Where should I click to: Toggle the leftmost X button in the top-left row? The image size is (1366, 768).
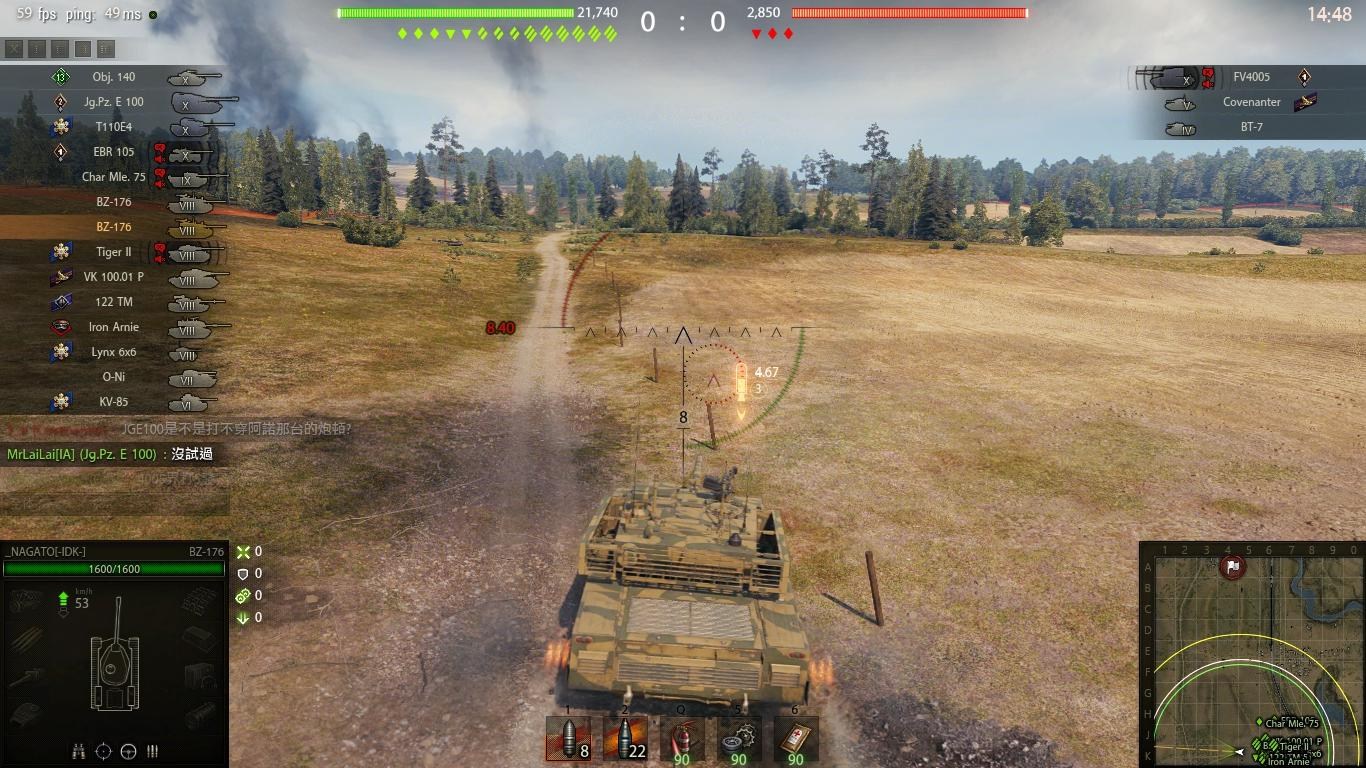[14, 48]
